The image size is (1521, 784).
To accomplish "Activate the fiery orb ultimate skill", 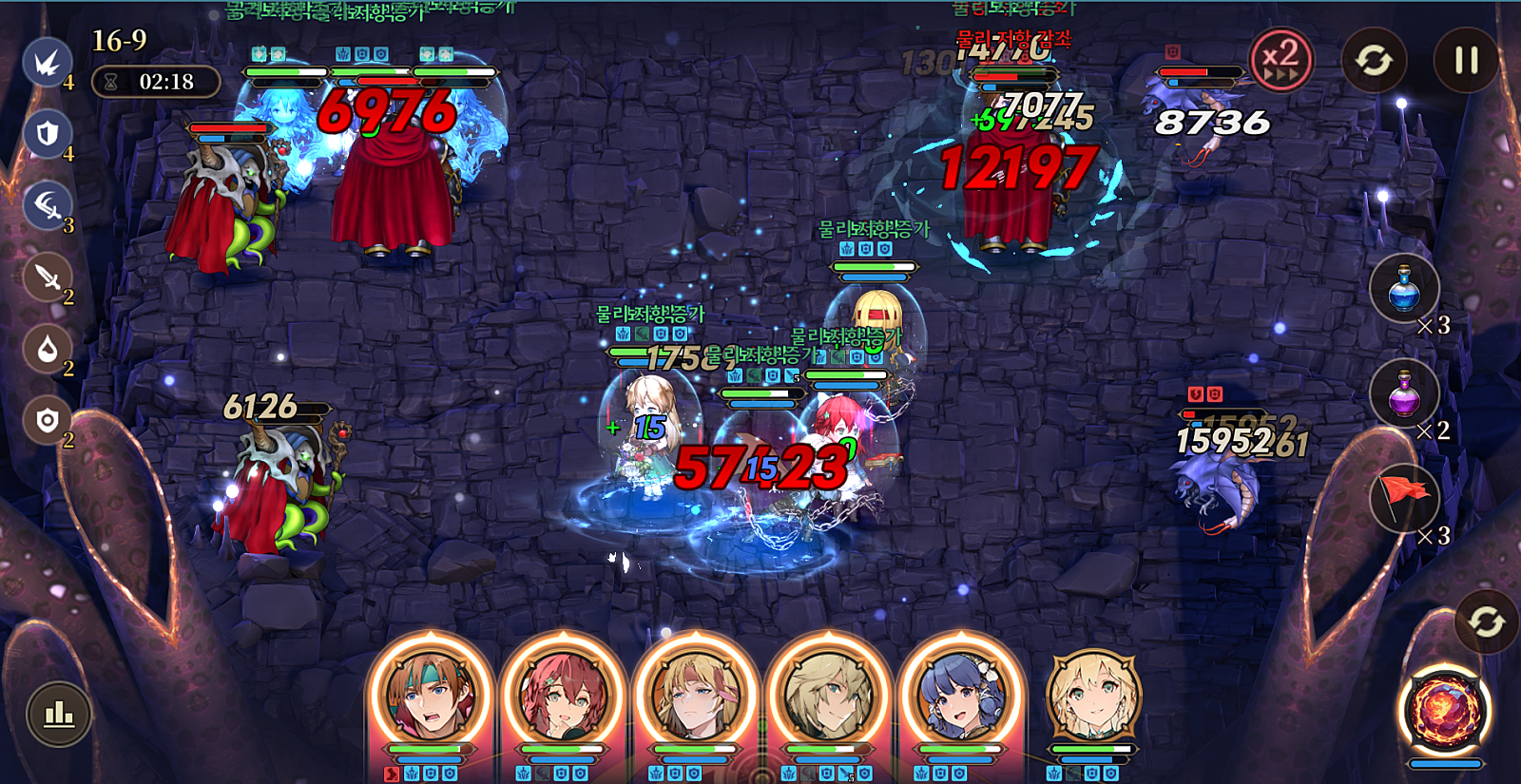I will 1445,710.
